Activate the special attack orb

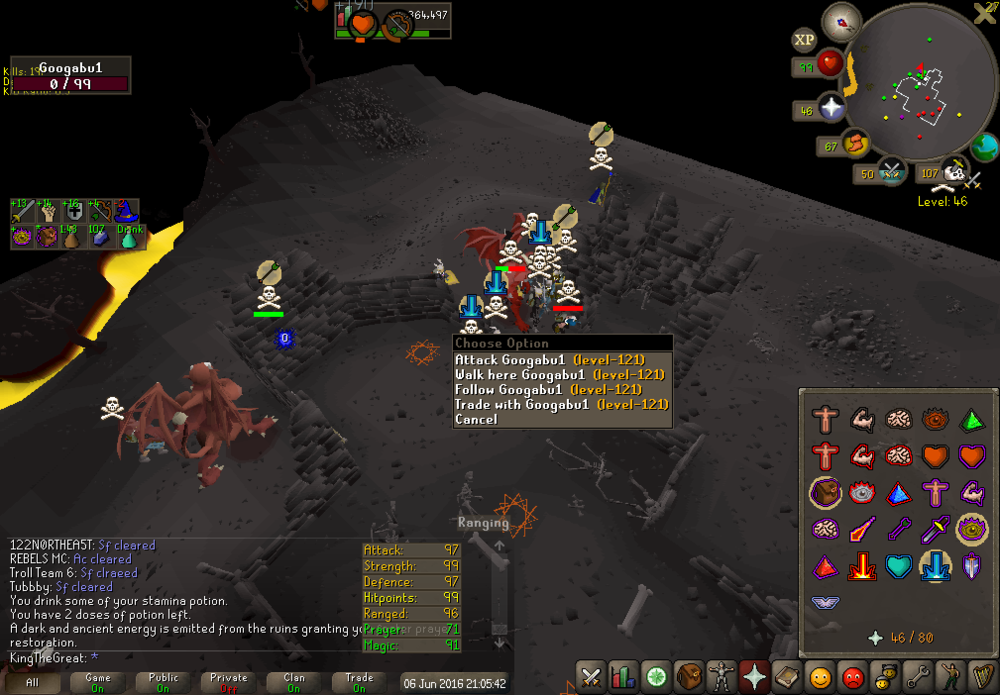(x=892, y=172)
